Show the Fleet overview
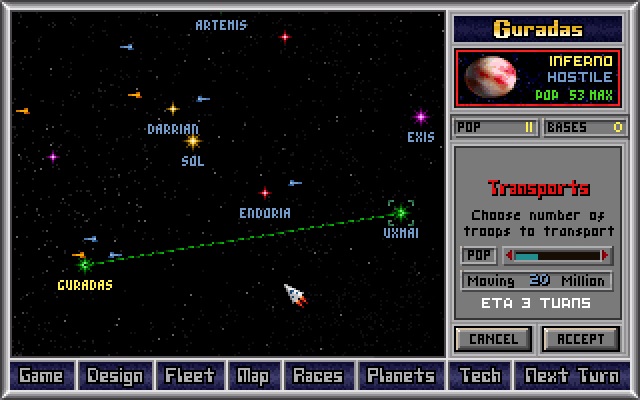The width and height of the screenshot is (640, 400). pos(190,376)
